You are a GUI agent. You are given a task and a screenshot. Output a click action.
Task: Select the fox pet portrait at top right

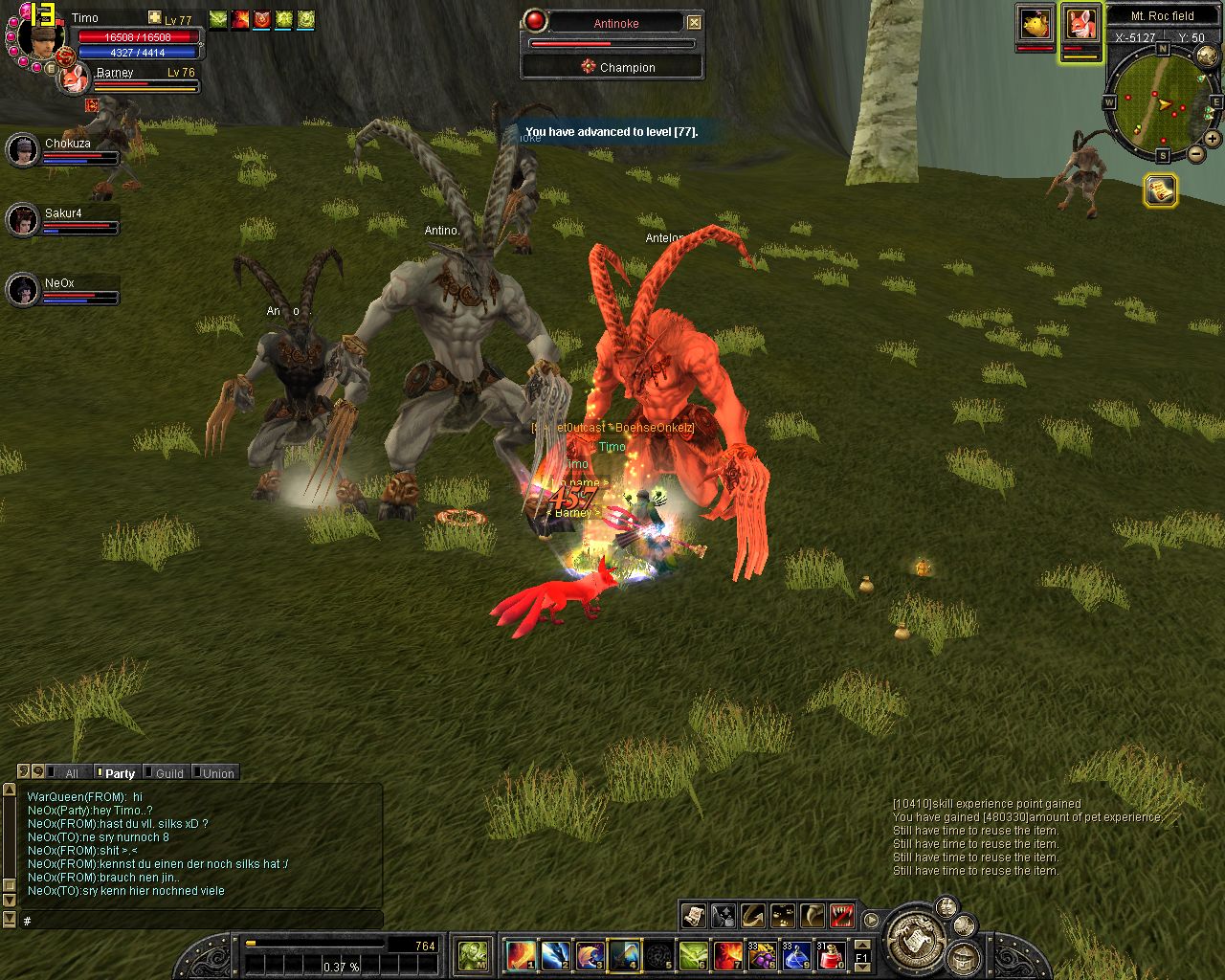[x=1080, y=24]
